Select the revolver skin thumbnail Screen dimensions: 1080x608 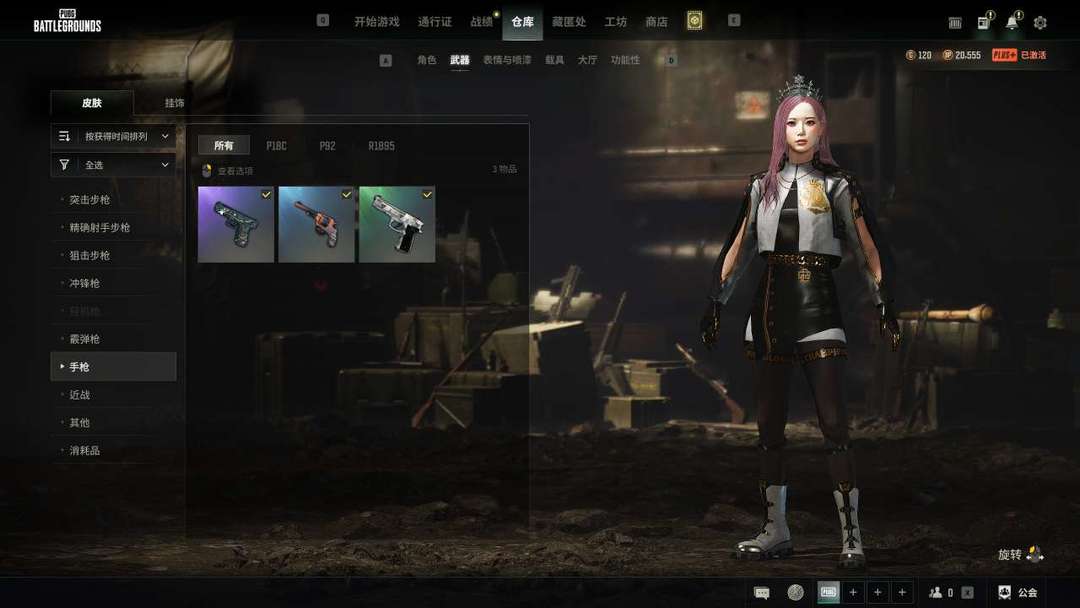pyautogui.click(x=316, y=225)
